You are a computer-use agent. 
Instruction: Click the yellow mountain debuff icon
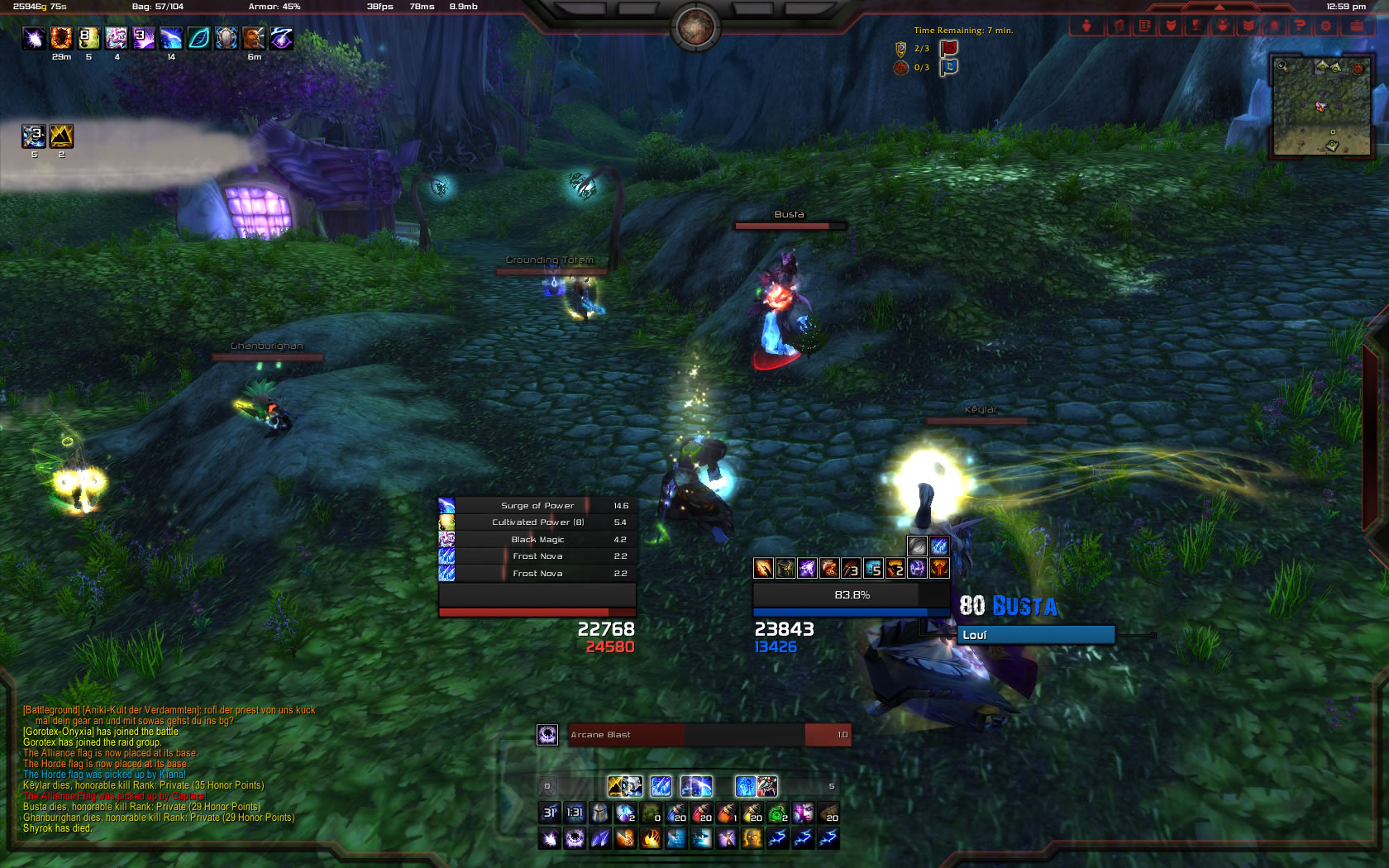(61, 136)
